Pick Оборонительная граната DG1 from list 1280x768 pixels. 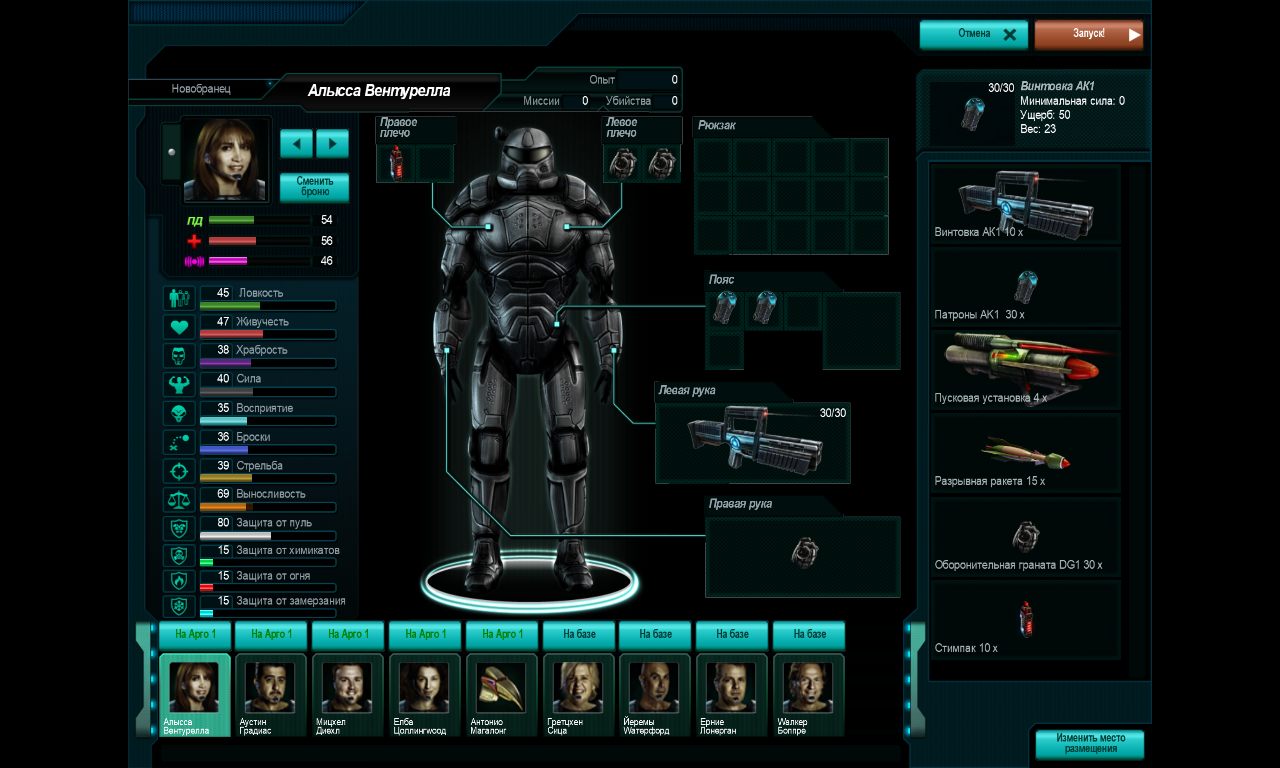(1025, 539)
